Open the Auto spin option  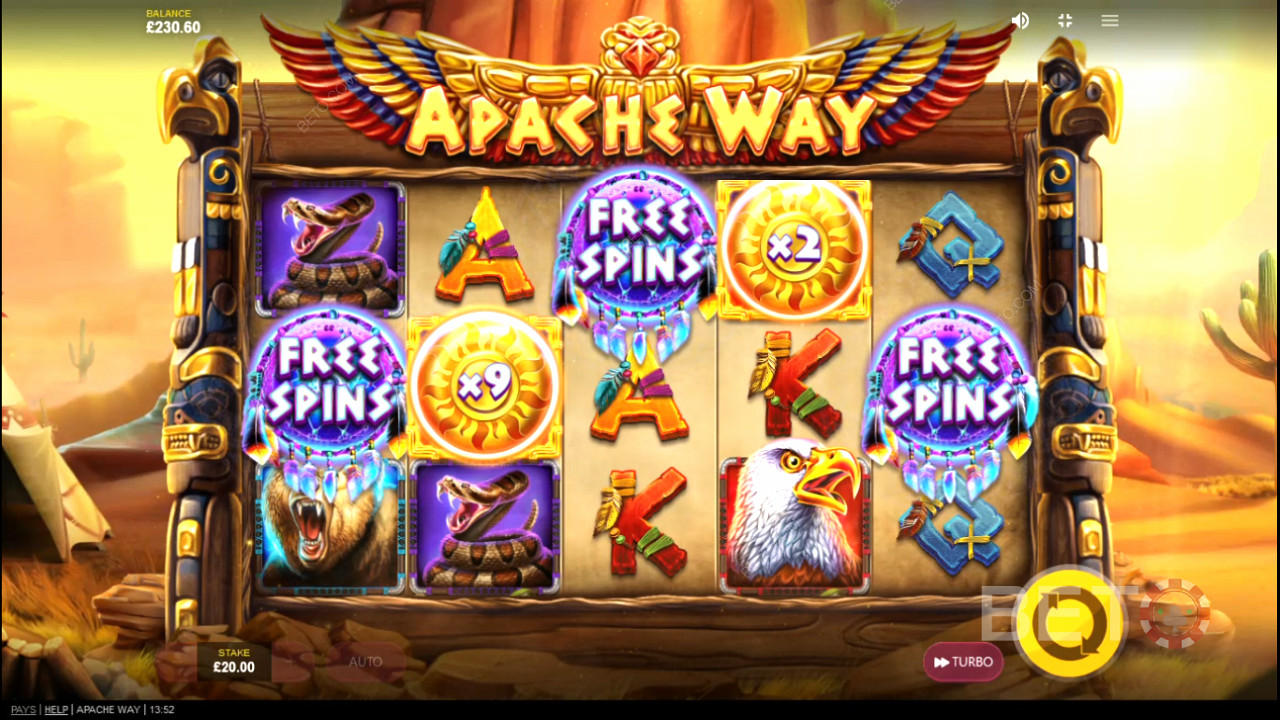(366, 662)
